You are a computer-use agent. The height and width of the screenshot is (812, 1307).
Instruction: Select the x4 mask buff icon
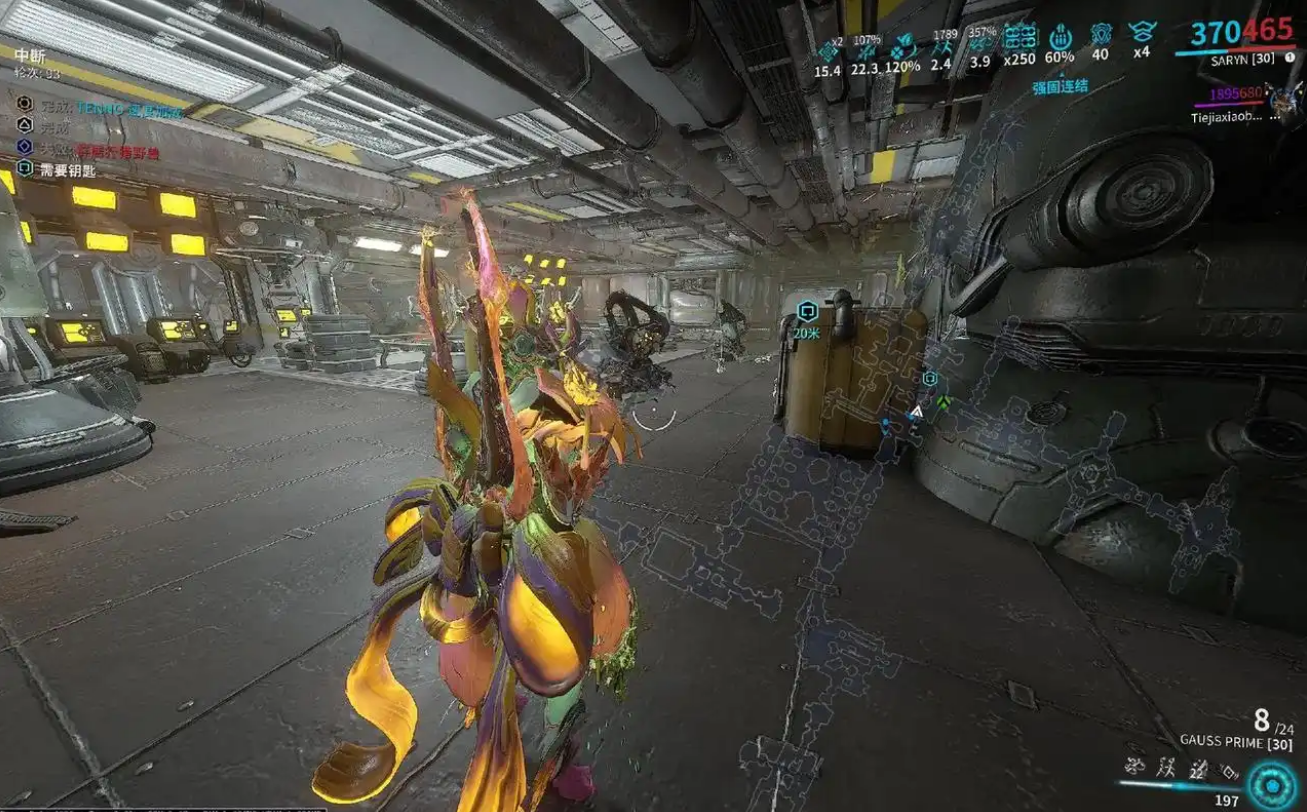(x=1141, y=33)
